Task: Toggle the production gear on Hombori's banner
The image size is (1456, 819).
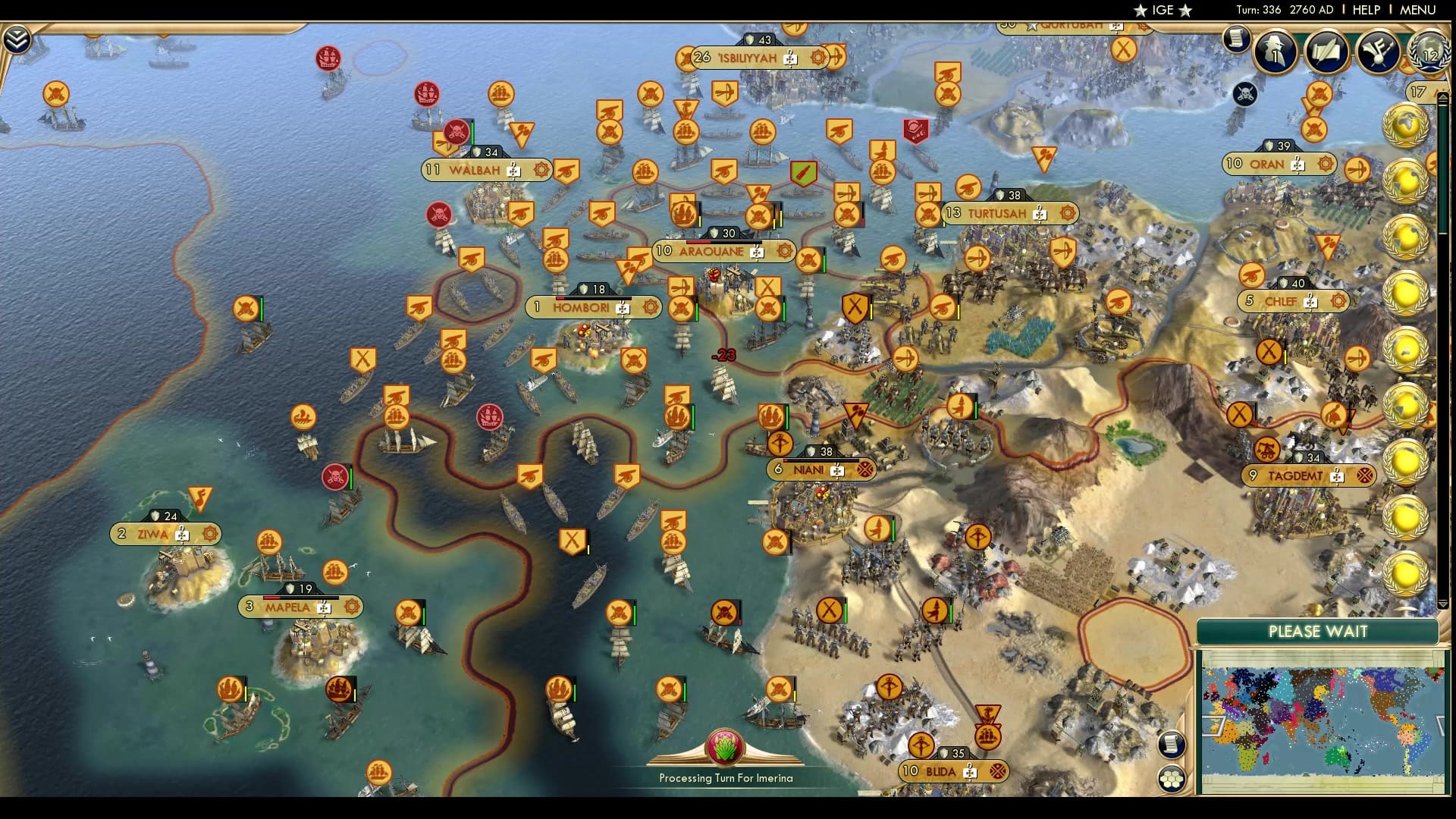Action: pos(650,308)
